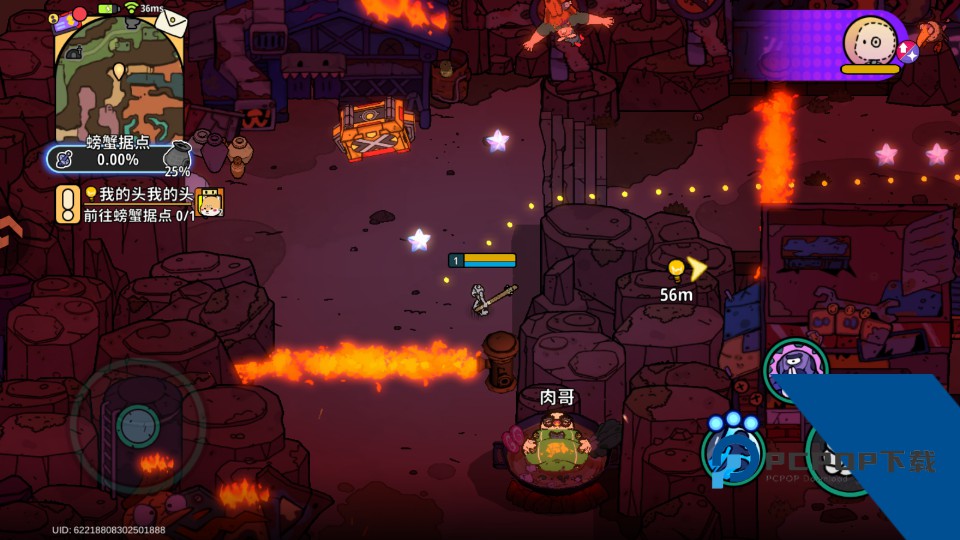960x540 pixels.
Task: Tap the yellow exclamation quest icon
Action: [67, 204]
